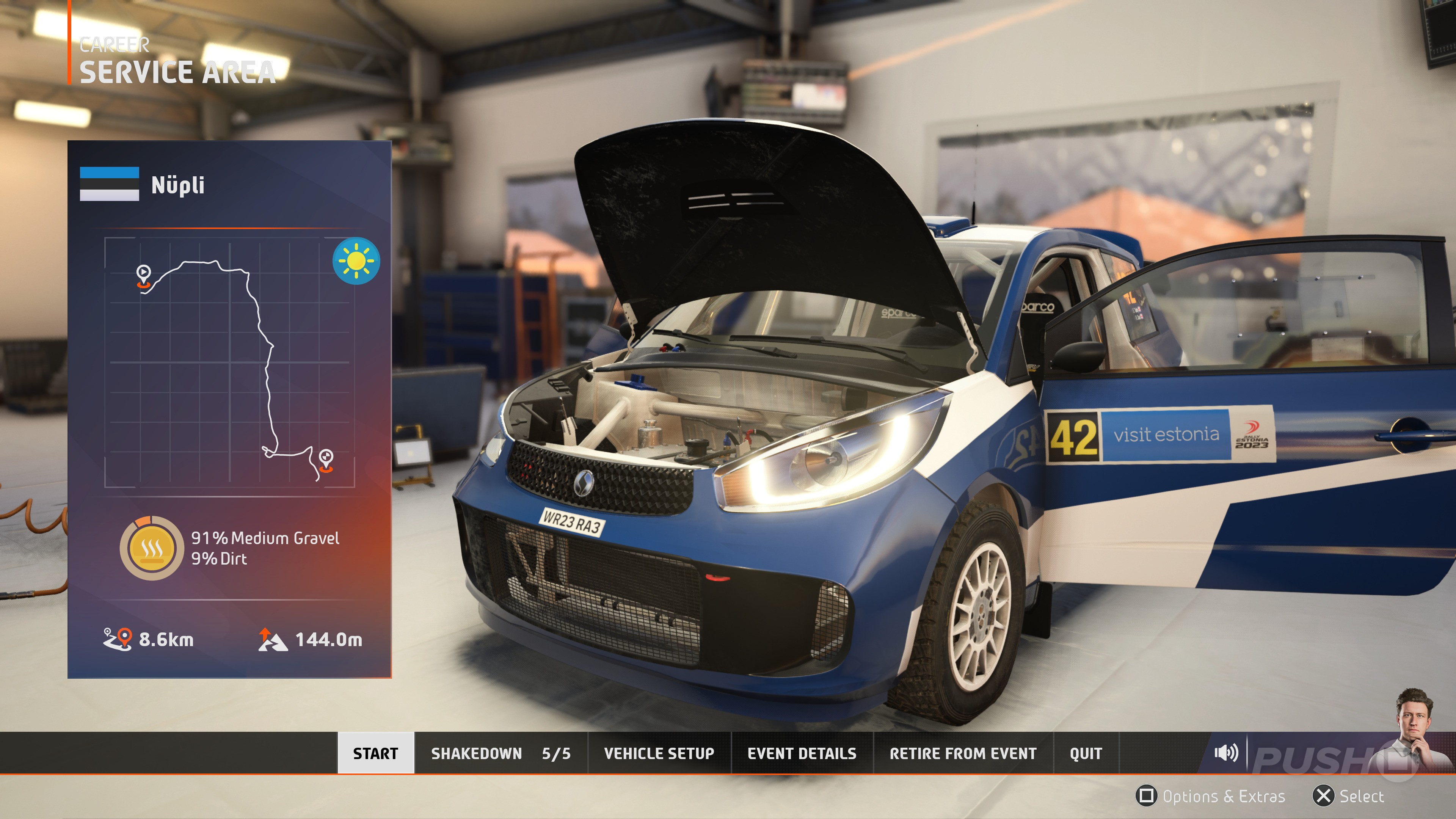The image size is (1456, 819).
Task: Open the SHAKEDOWN option
Action: (500, 753)
